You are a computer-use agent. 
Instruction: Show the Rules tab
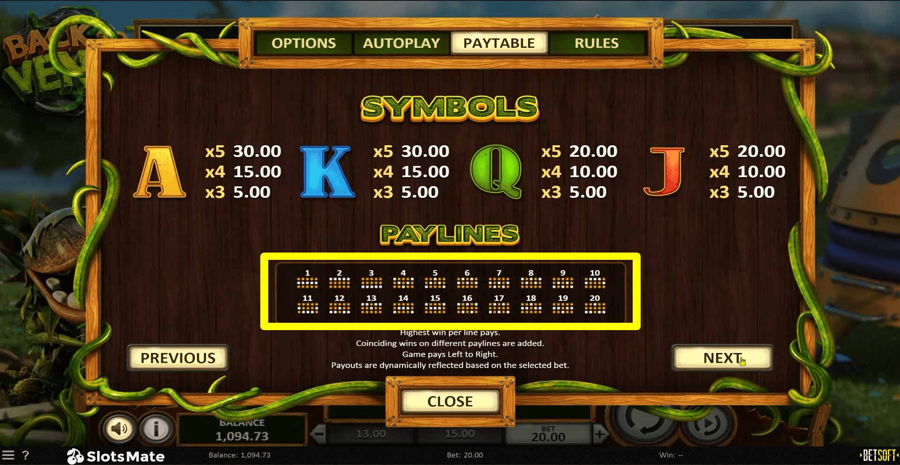(x=596, y=43)
